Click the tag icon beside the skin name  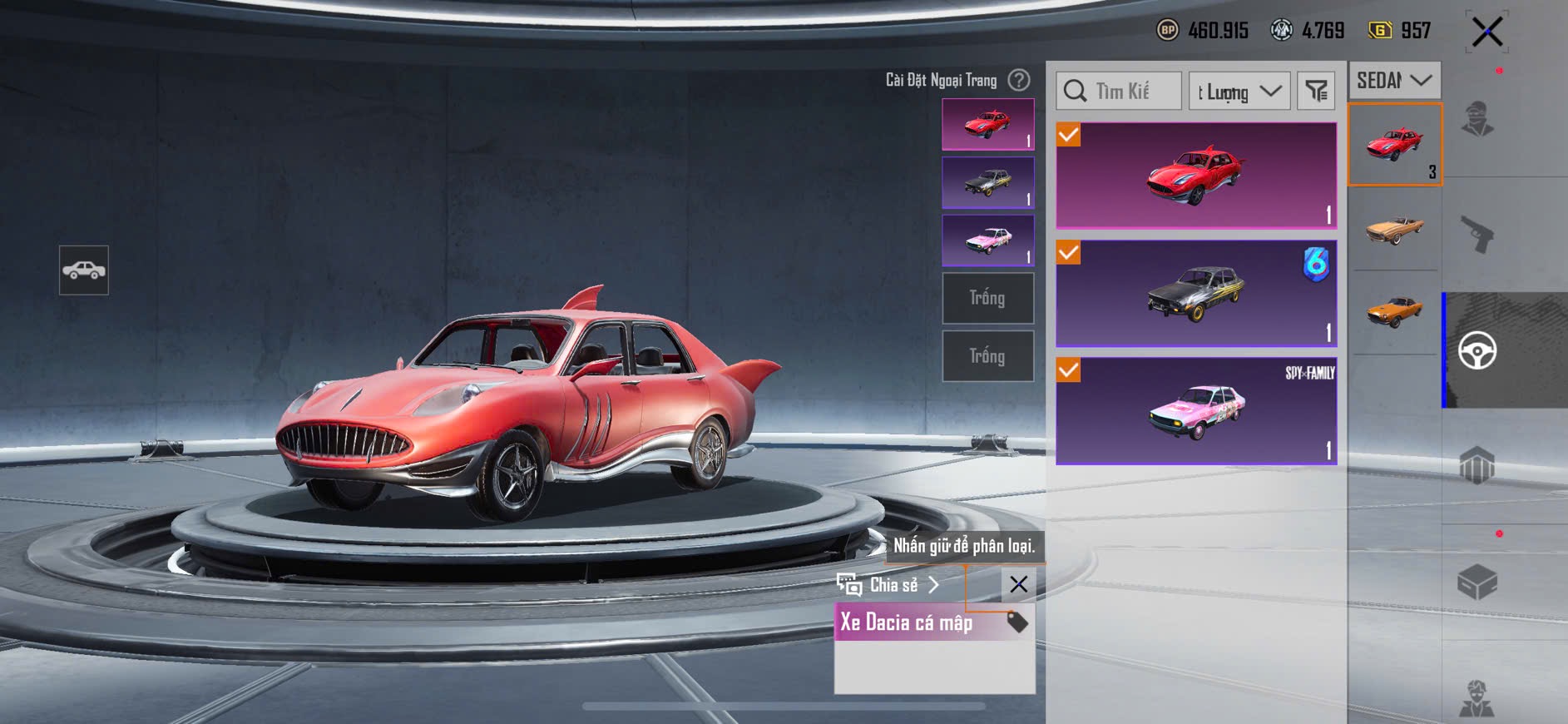(1016, 622)
